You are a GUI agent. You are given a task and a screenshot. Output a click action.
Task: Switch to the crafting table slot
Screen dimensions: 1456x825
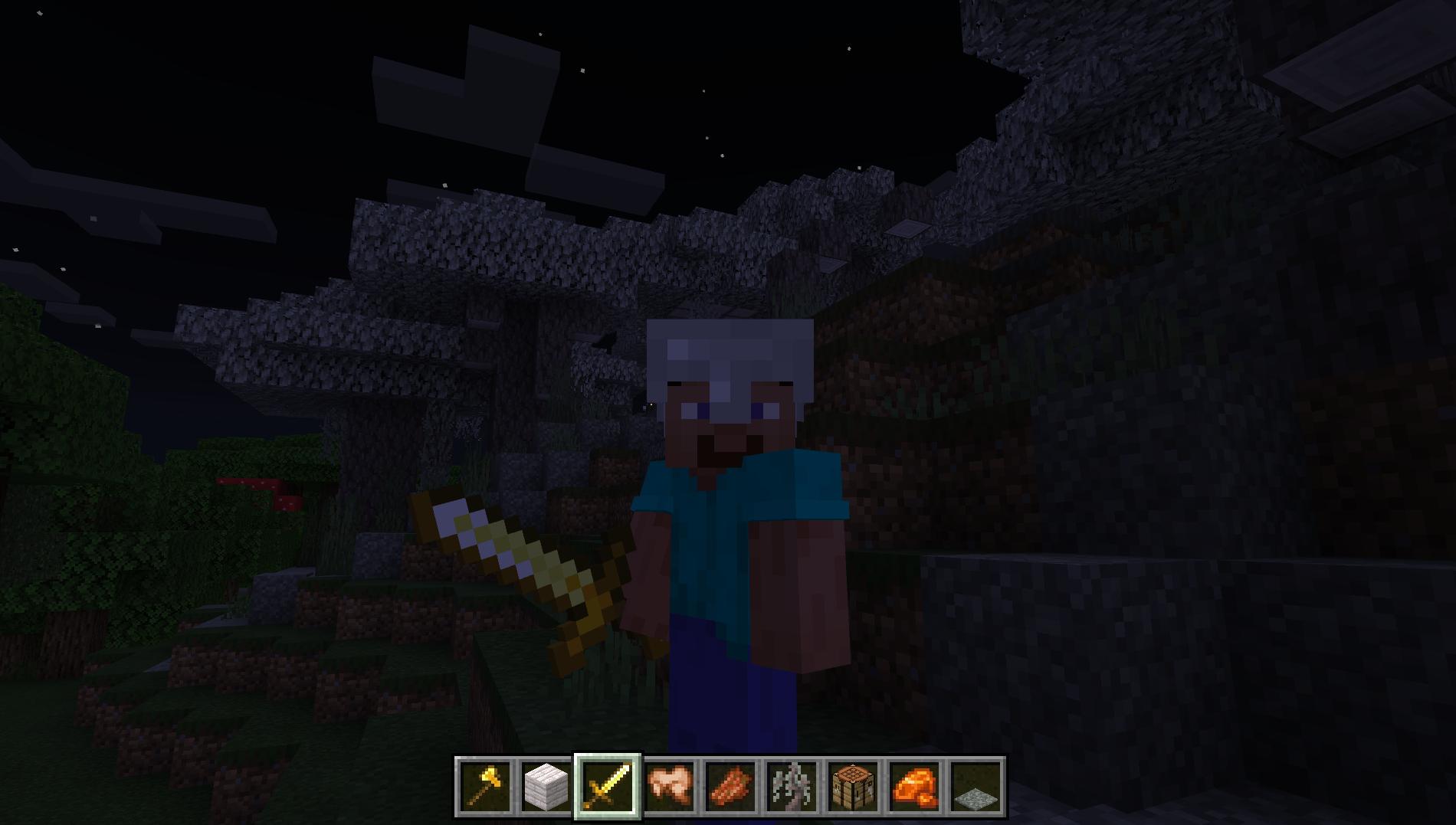coord(853,787)
